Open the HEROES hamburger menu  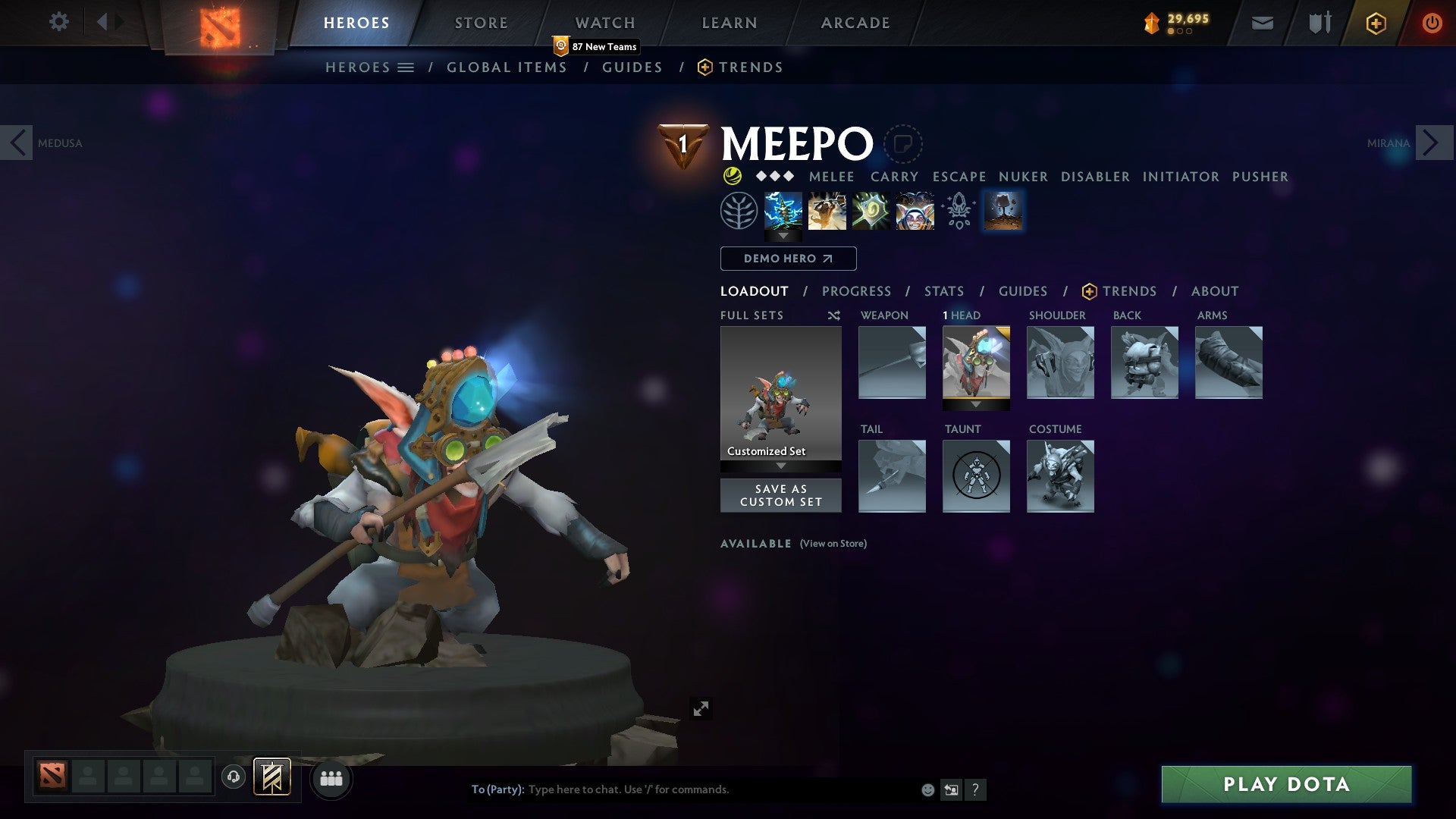coord(406,67)
